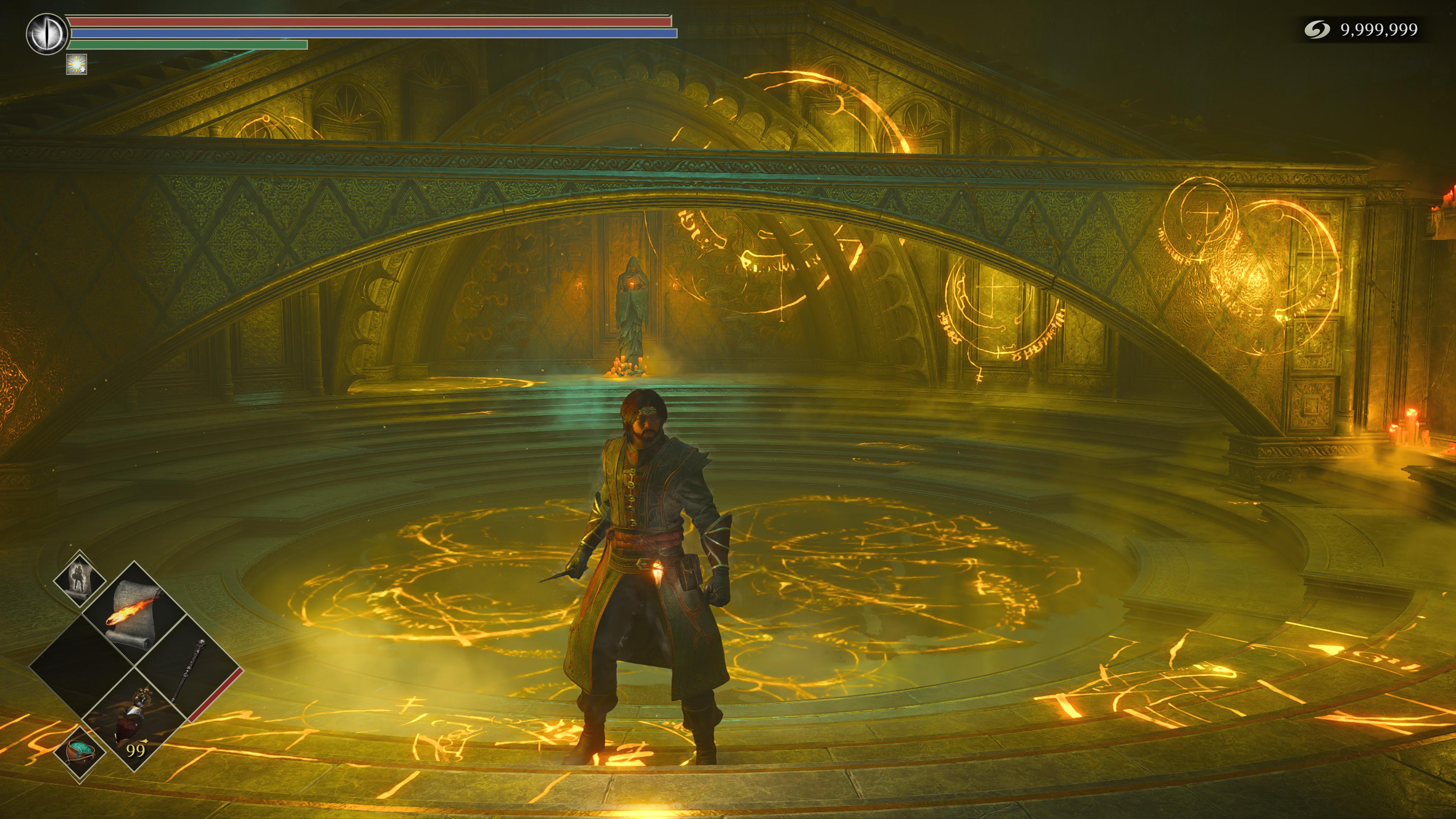Click the white eye tendency emblem
Screen dimensions: 1456x819
(45, 34)
